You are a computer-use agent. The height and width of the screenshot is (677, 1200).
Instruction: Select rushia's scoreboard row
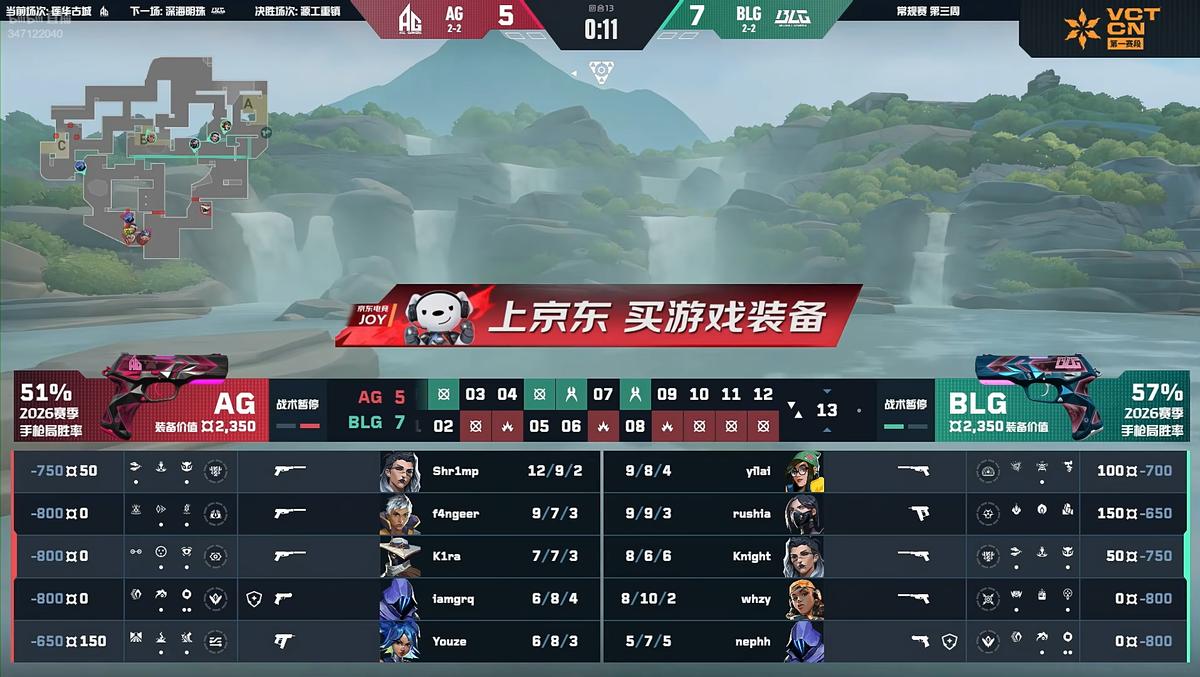click(x=750, y=514)
